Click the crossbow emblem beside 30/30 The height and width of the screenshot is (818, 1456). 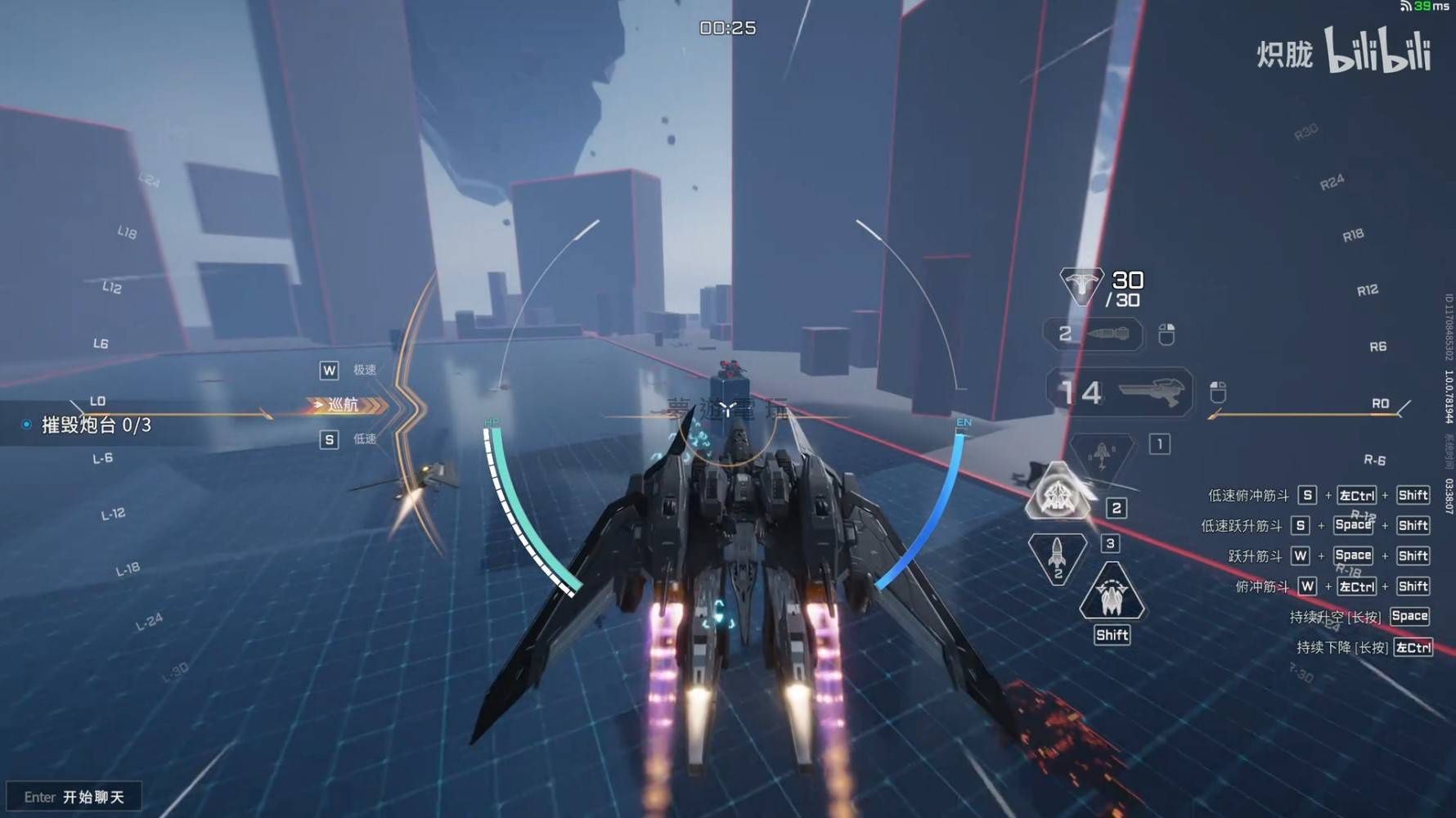click(x=1081, y=285)
